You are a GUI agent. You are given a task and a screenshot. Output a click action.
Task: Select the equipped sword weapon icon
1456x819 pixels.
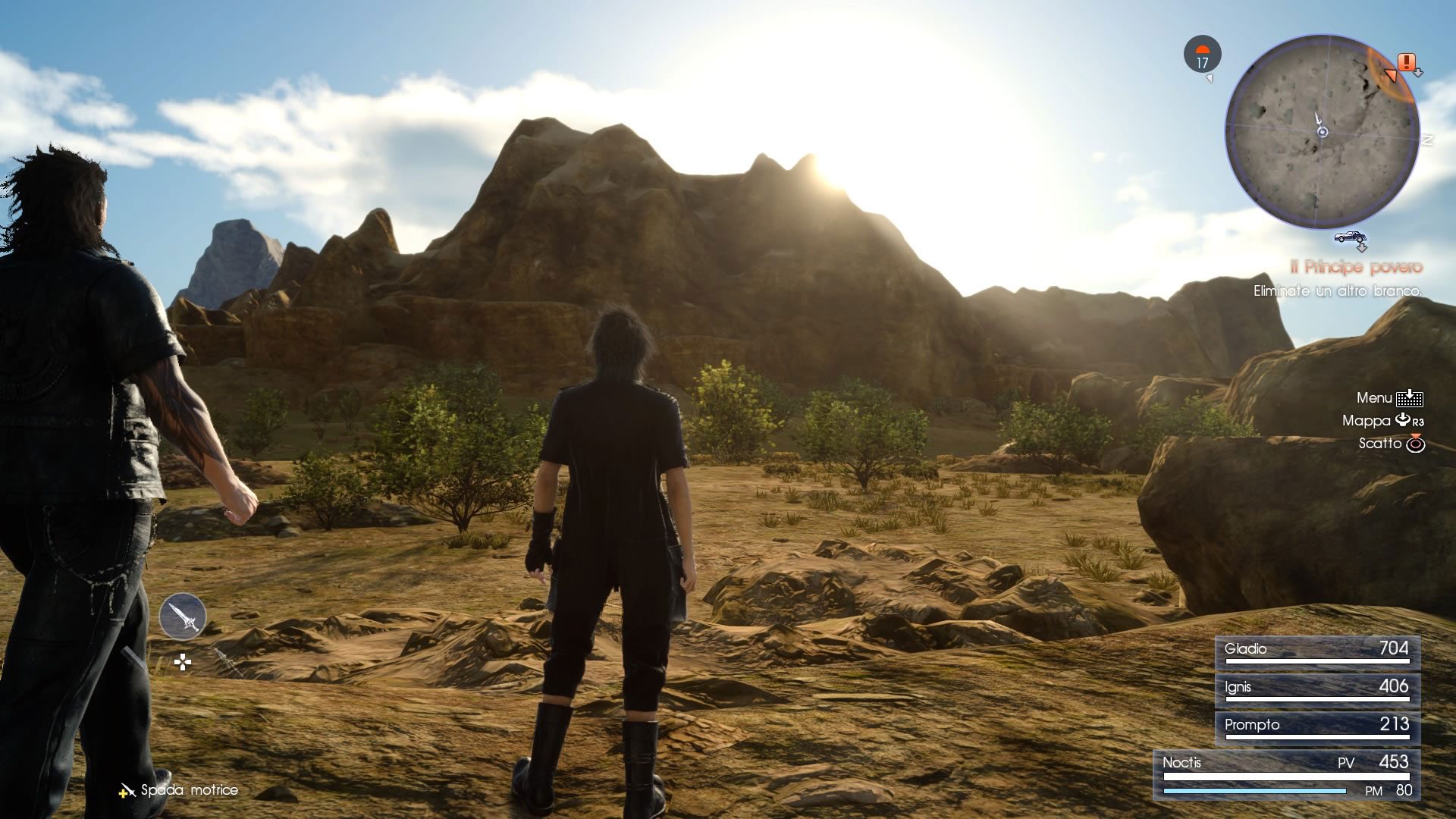click(183, 616)
